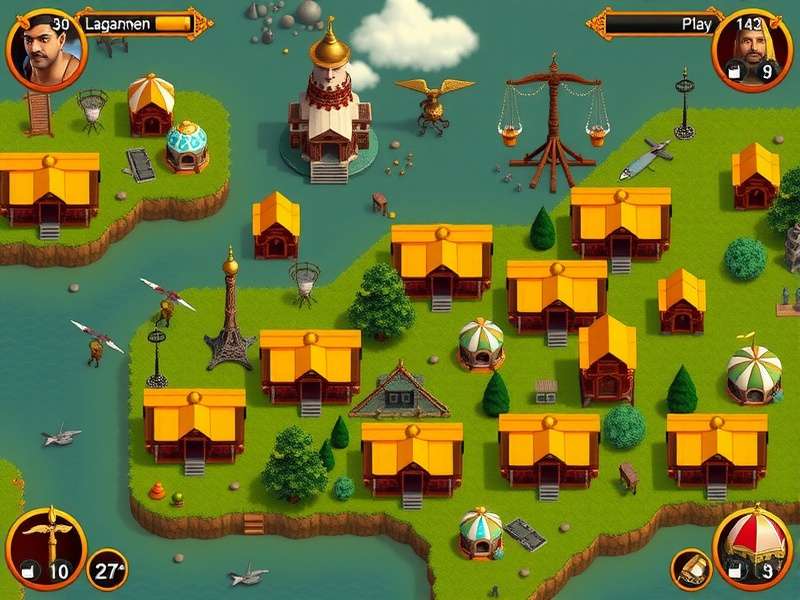Select the Lagannen name banner
The width and height of the screenshot is (800, 600).
tap(140, 23)
